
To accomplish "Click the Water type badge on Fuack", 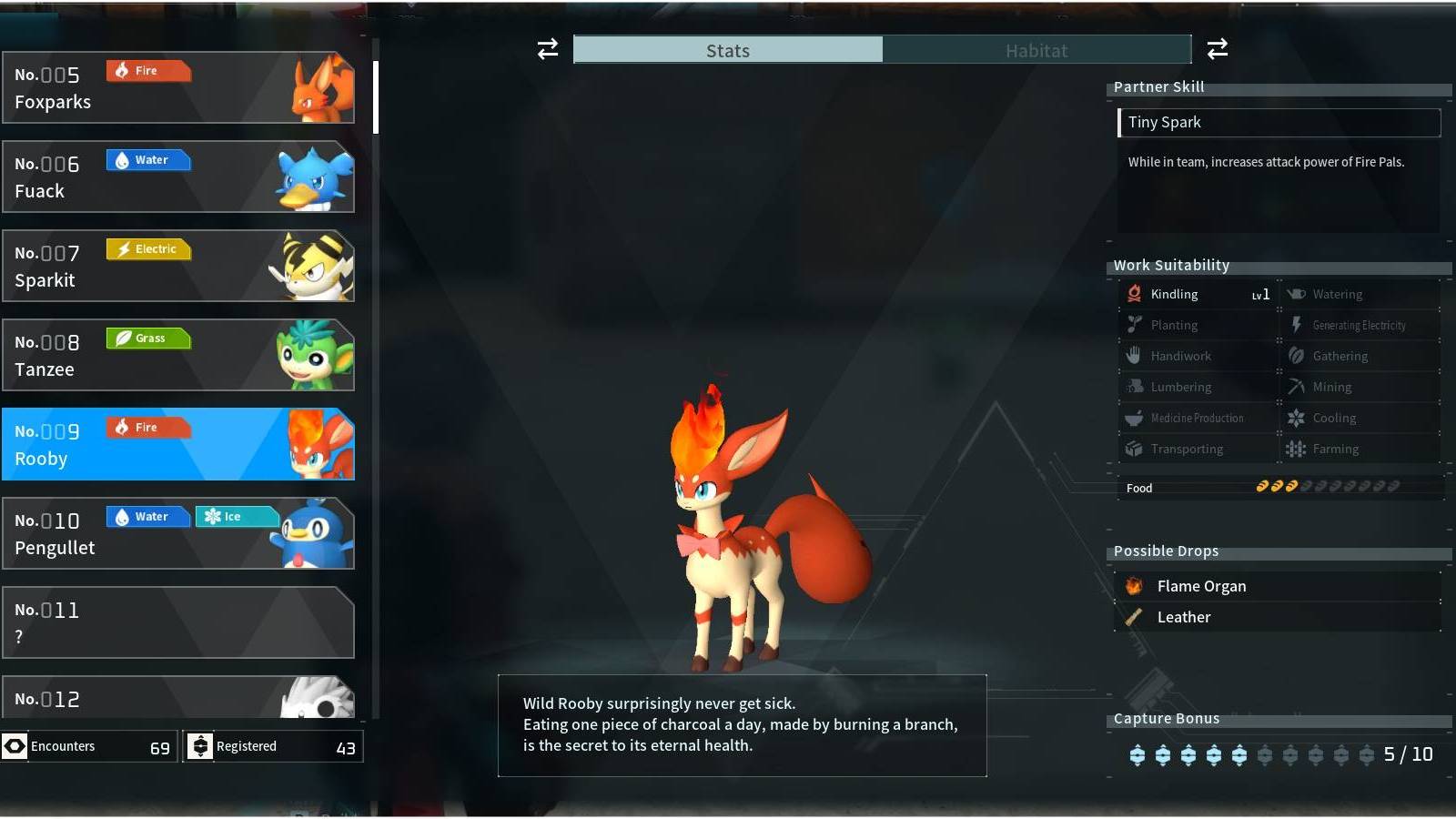I will tap(148, 159).
